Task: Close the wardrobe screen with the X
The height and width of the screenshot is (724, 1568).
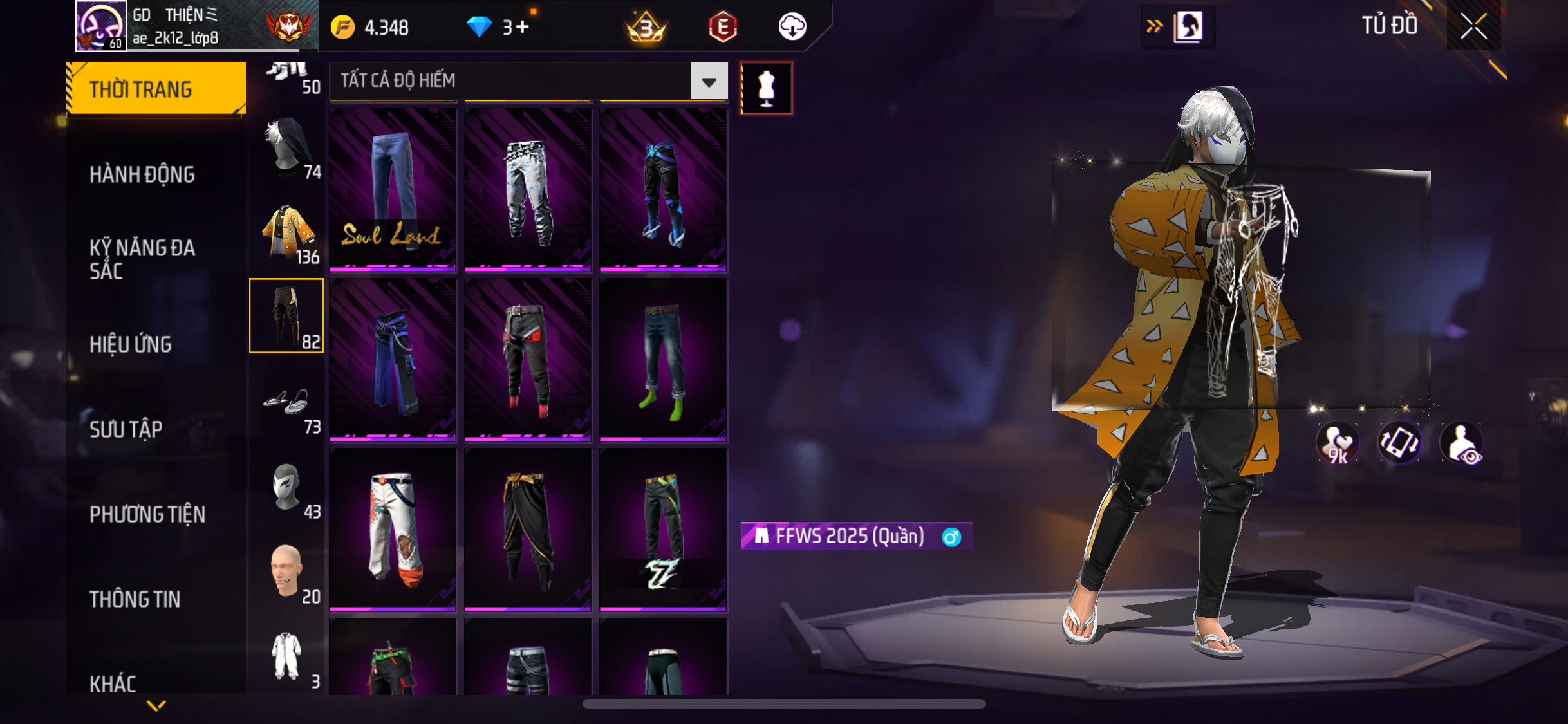Action: (1473, 26)
